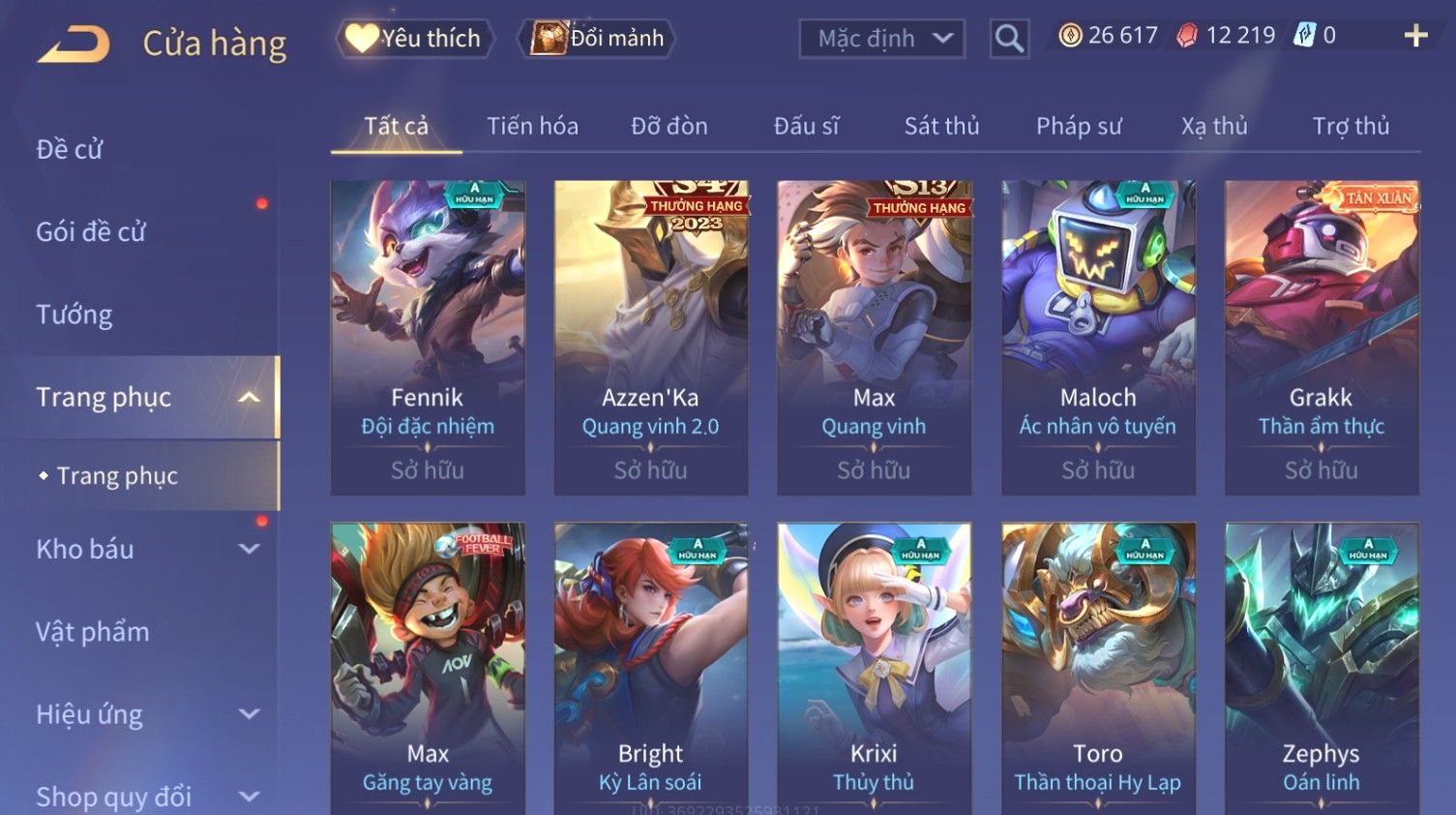View the Maloch Ác nhân vô tuyến skin
This screenshot has width=1456, height=815.
(x=1098, y=337)
